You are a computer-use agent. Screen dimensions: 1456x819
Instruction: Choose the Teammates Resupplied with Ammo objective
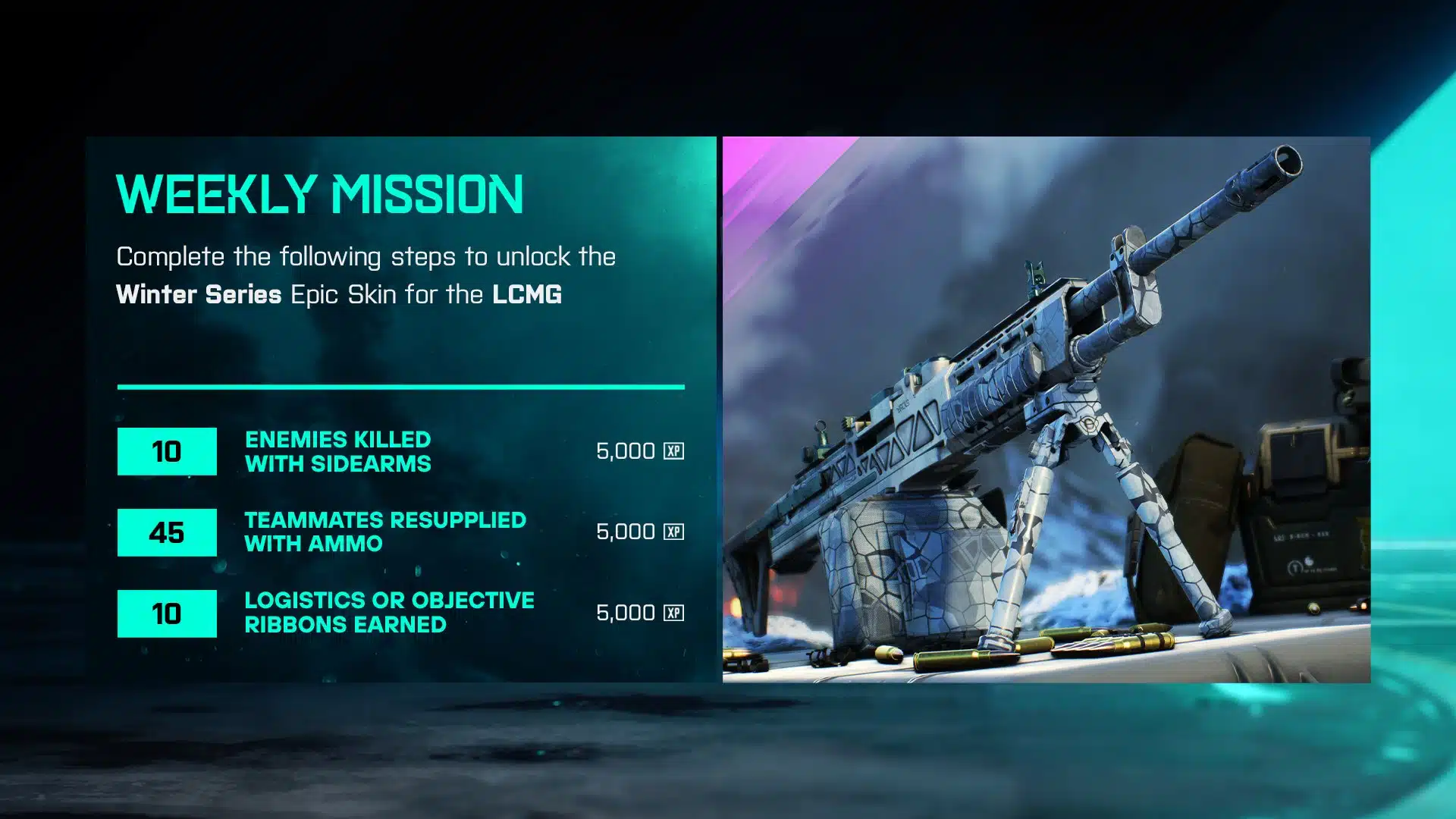[x=384, y=532]
